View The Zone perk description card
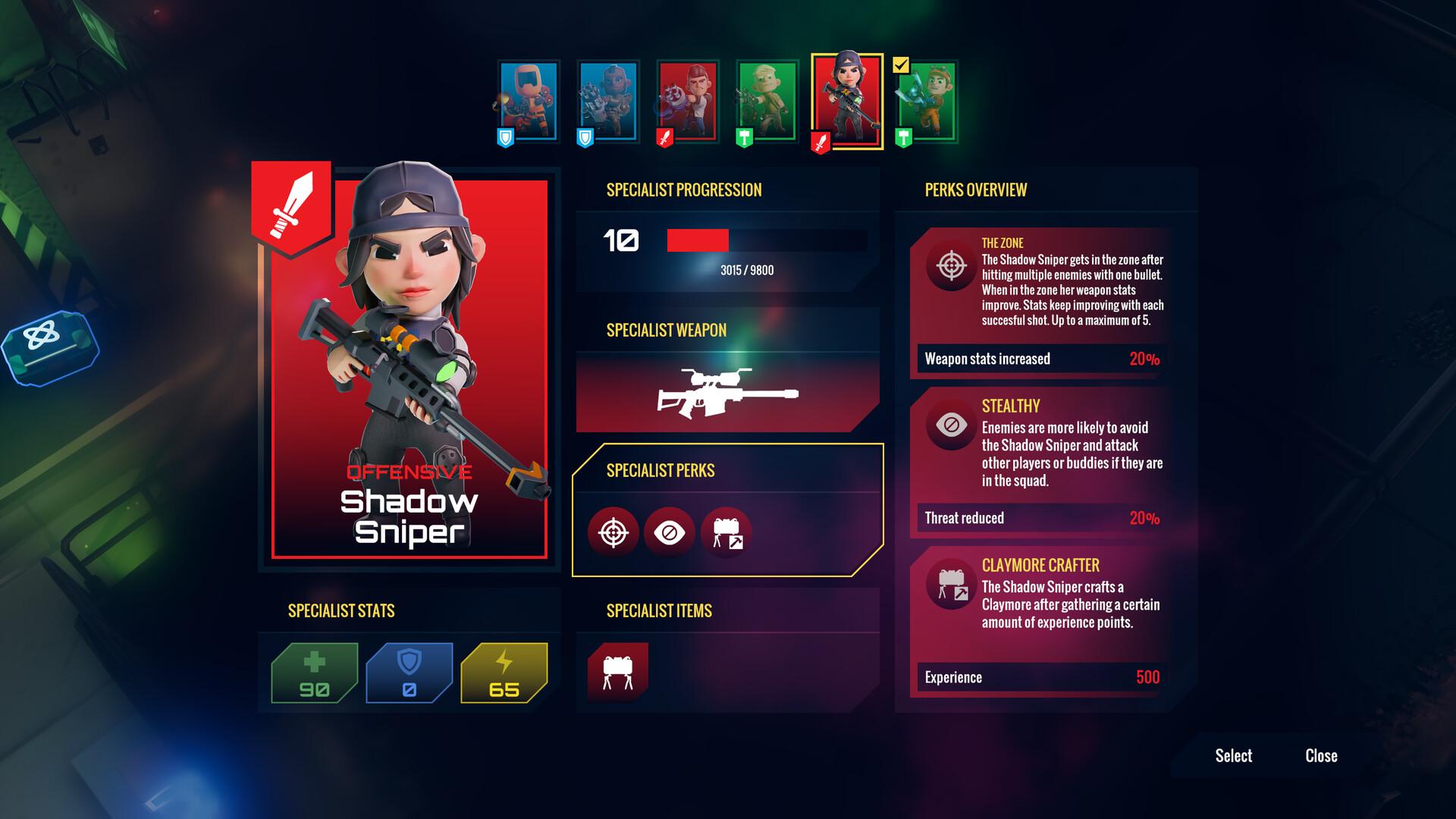The height and width of the screenshot is (819, 1456). (x=1040, y=300)
